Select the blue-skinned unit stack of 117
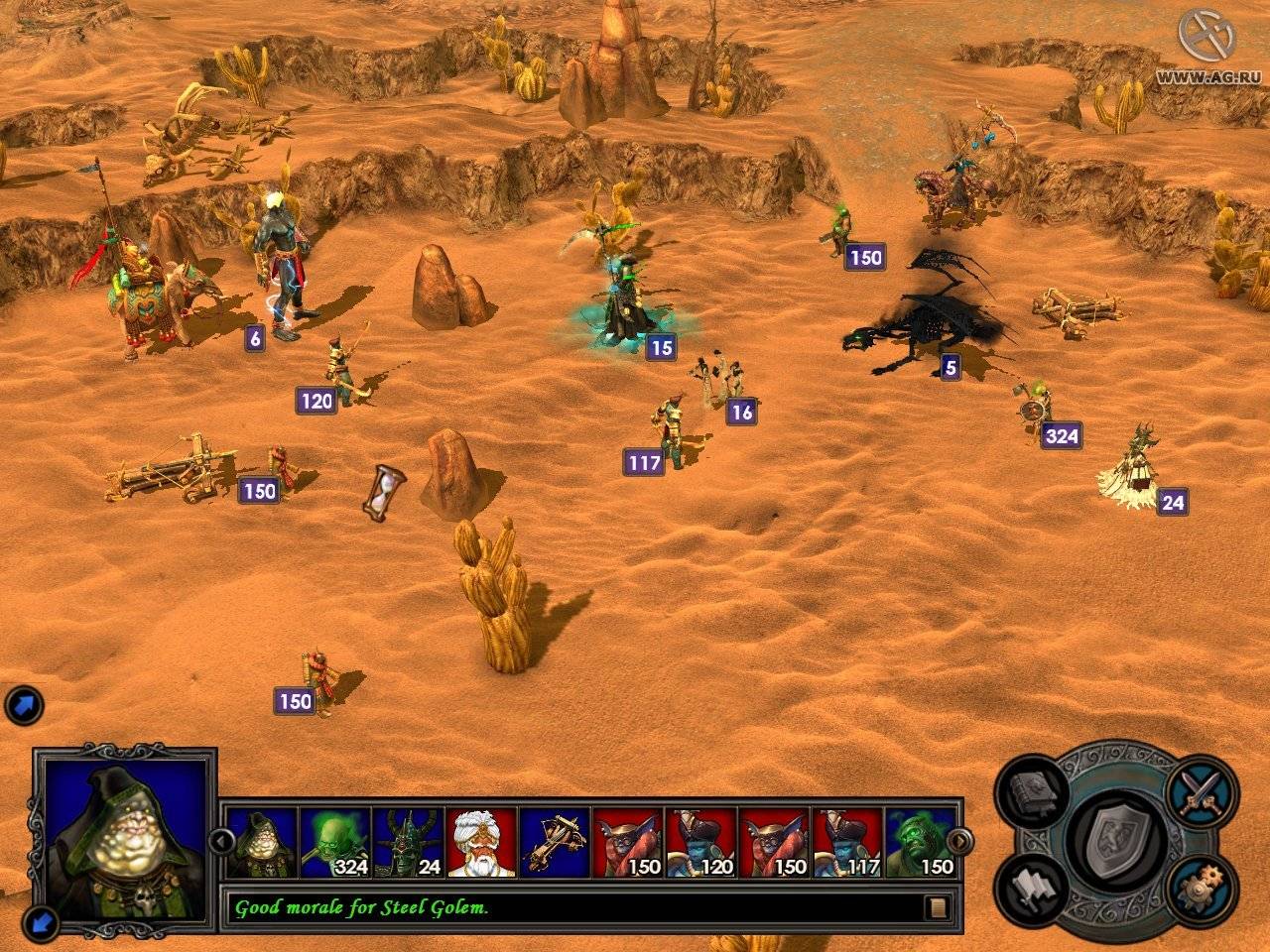 [x=848, y=842]
